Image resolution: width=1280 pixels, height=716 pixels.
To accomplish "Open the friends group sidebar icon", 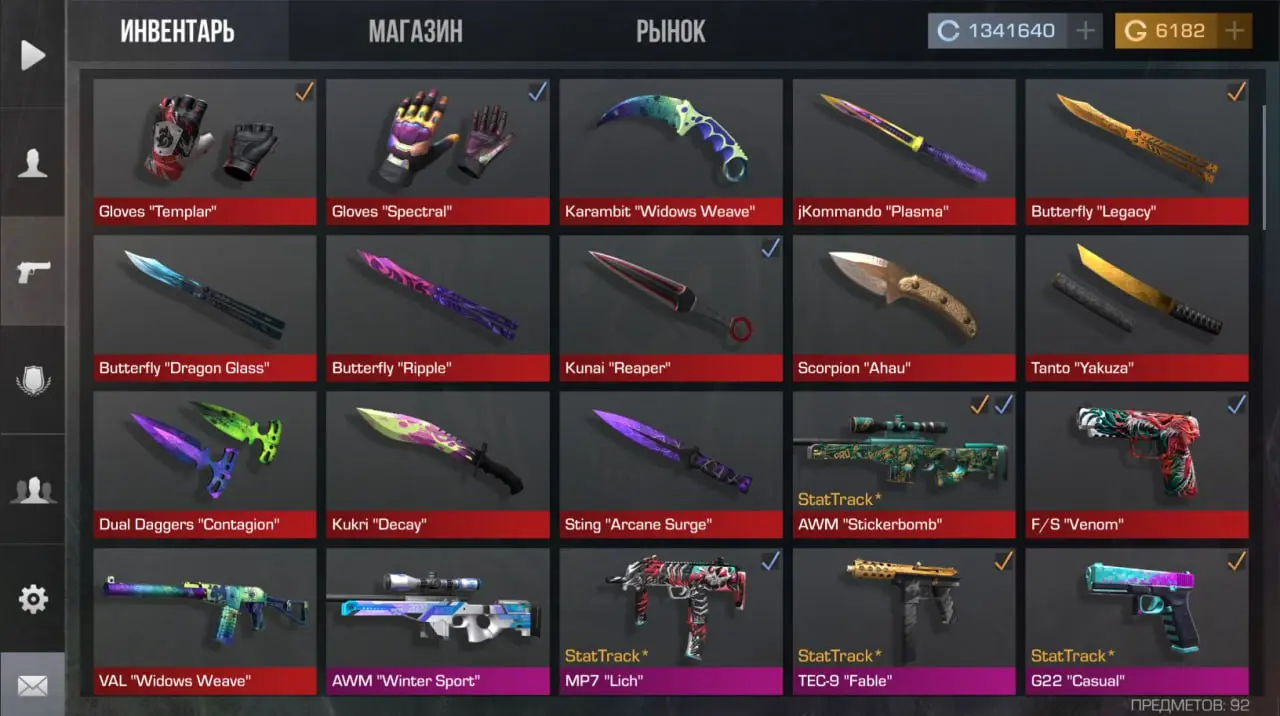I will 33,490.
